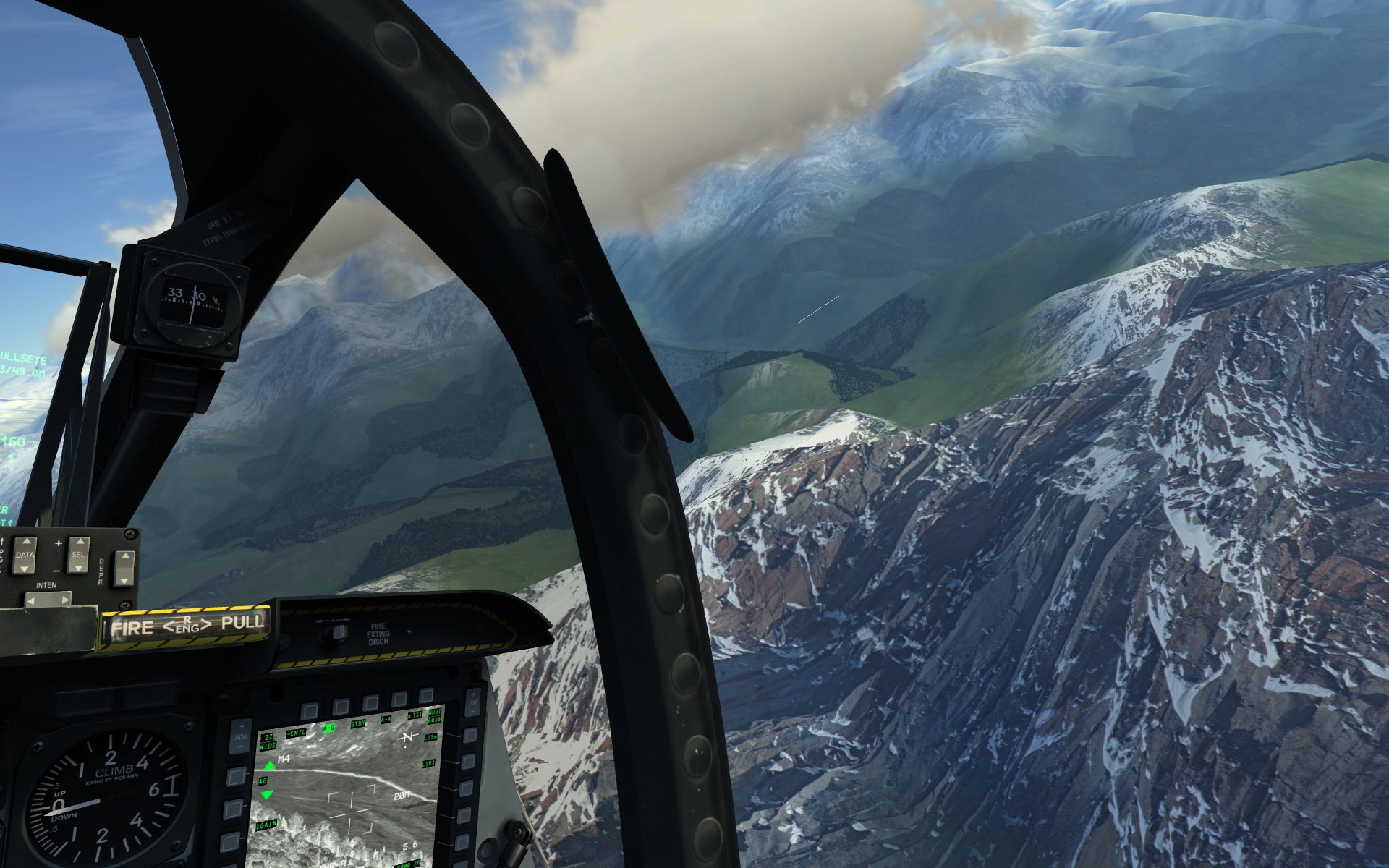Choose the bezel button above STBY

point(370,703)
